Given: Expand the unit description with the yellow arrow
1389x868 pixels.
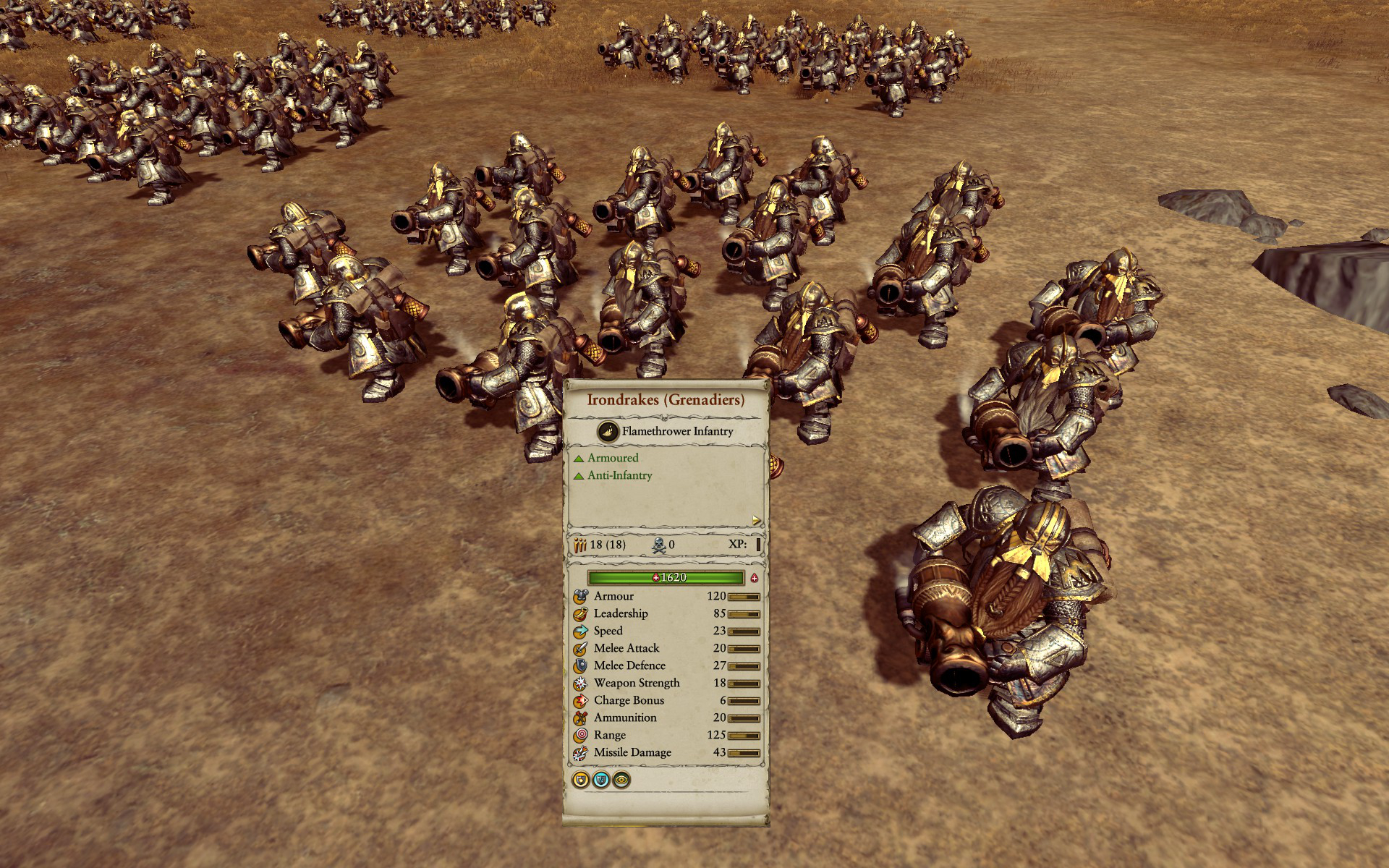Looking at the screenshot, I should tap(757, 520).
